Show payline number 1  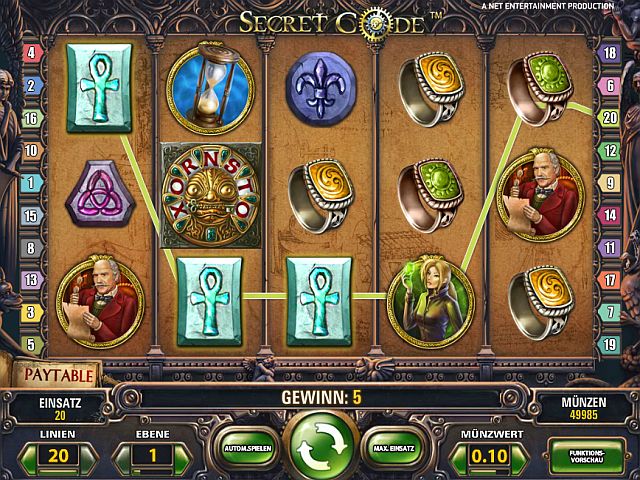(30, 183)
